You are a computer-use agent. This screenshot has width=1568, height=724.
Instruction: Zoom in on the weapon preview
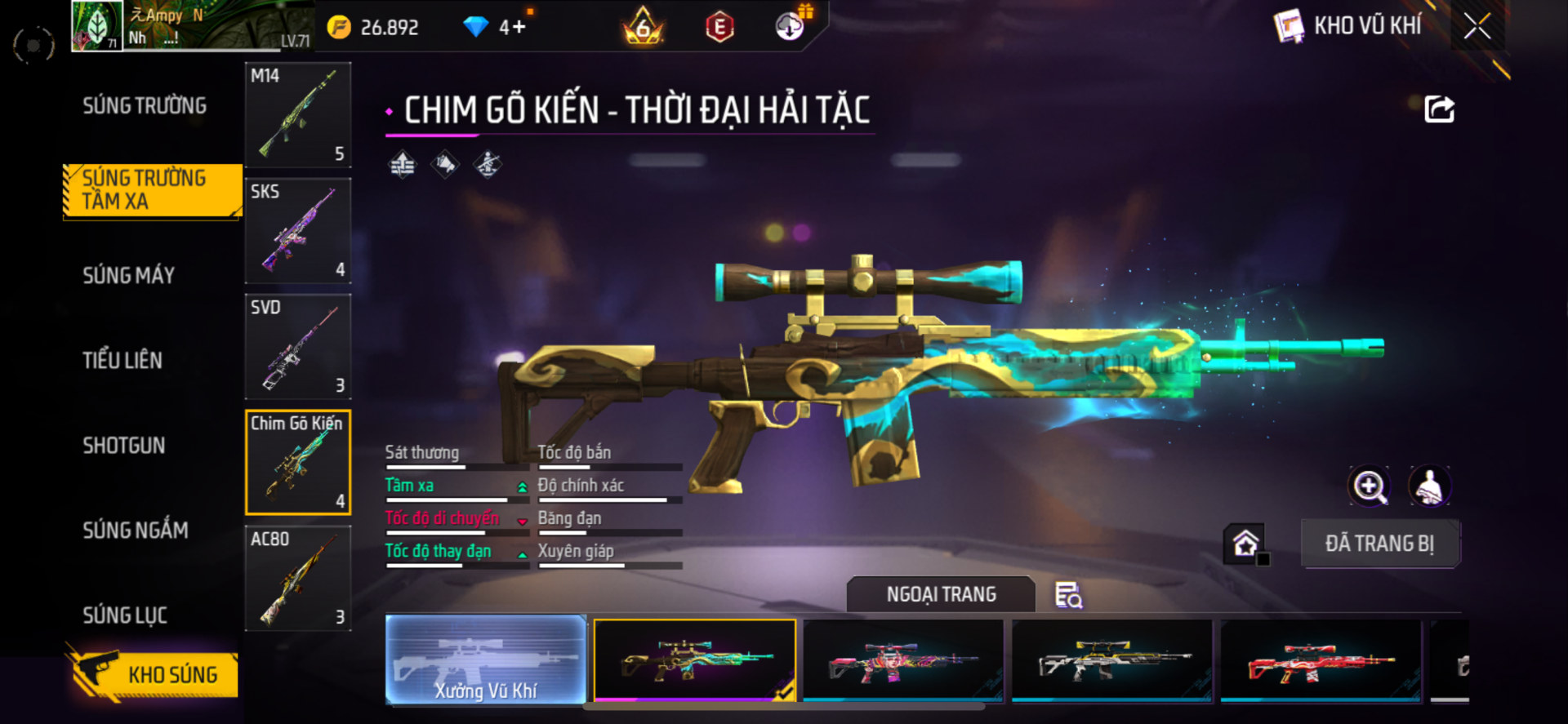1369,486
